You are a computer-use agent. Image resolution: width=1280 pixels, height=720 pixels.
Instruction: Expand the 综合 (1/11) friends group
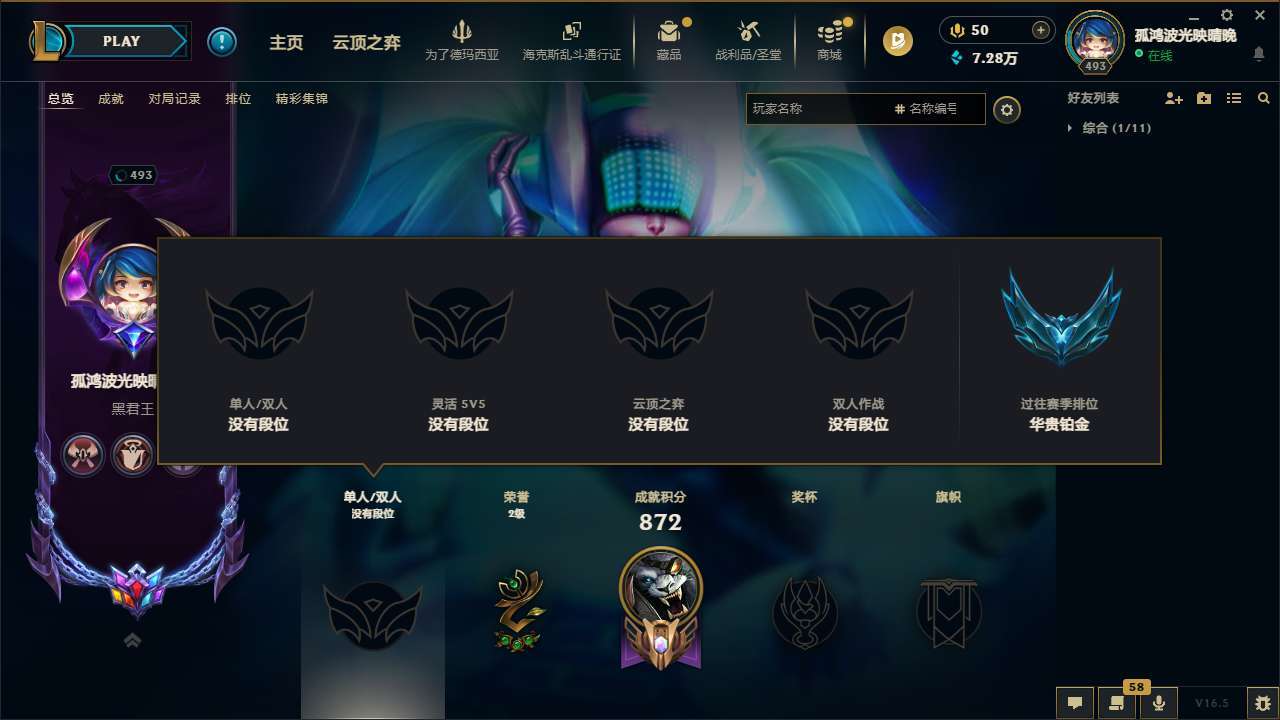[1113, 128]
